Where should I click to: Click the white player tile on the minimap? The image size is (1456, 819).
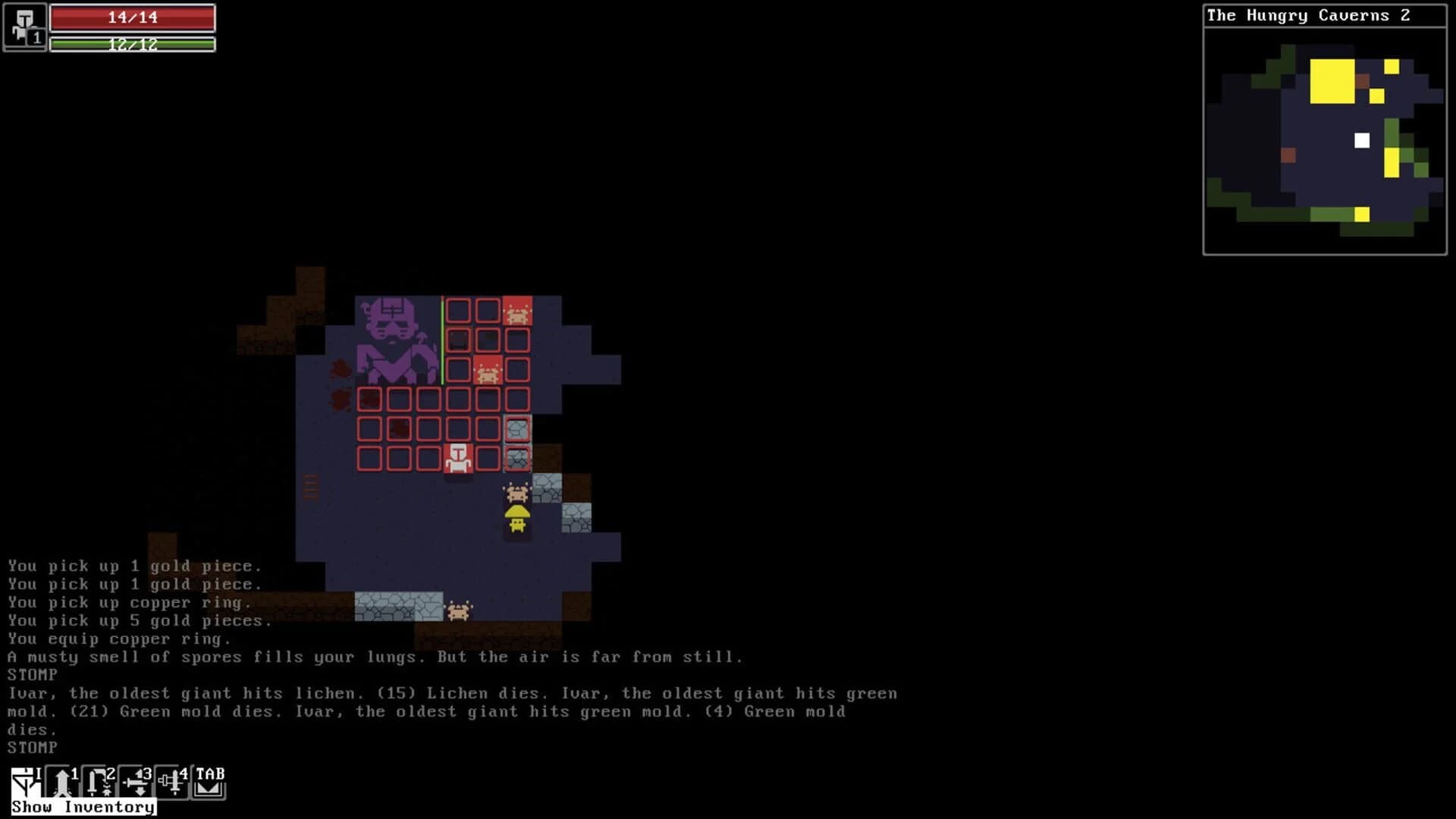click(x=1362, y=140)
